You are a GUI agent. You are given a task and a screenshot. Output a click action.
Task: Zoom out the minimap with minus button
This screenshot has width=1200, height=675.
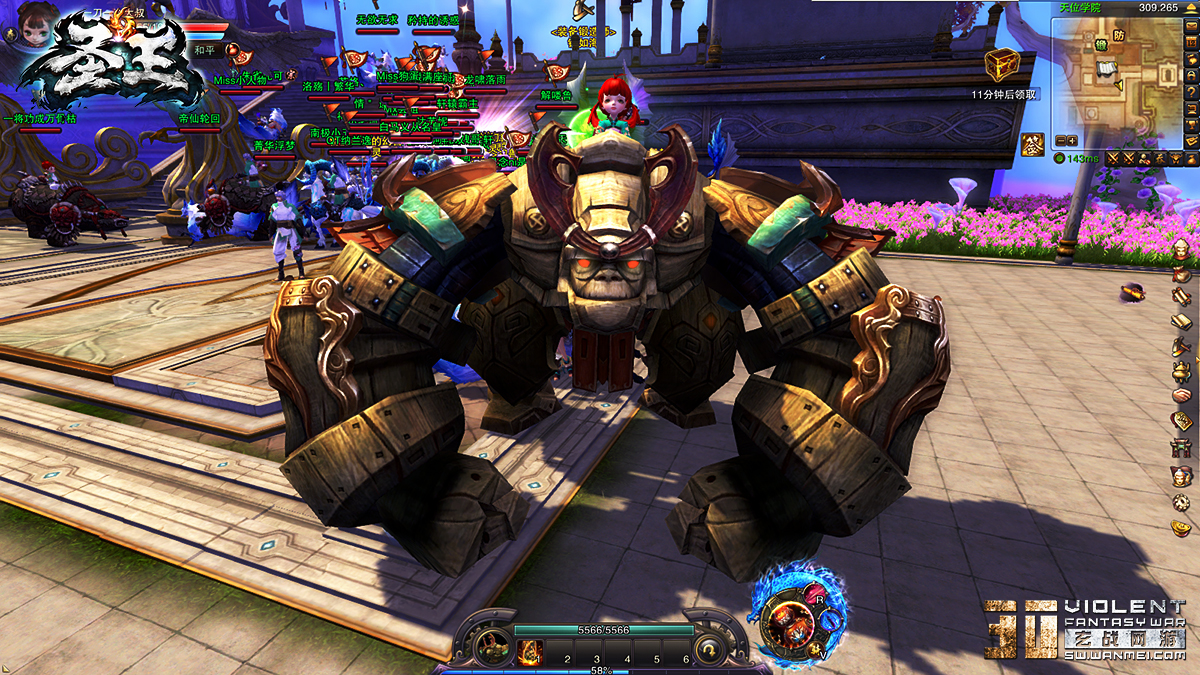(1060, 141)
